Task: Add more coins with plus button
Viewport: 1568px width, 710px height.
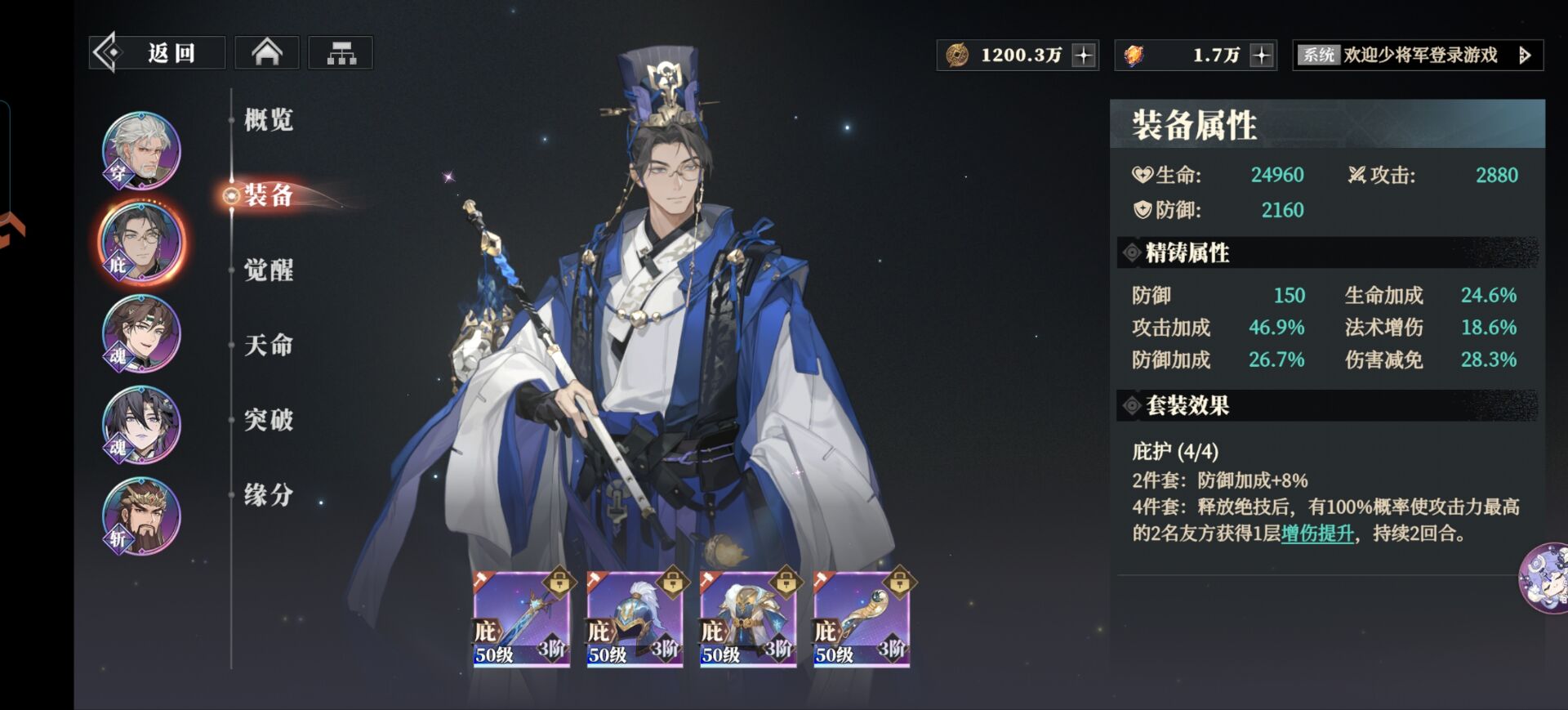Action: (1084, 56)
